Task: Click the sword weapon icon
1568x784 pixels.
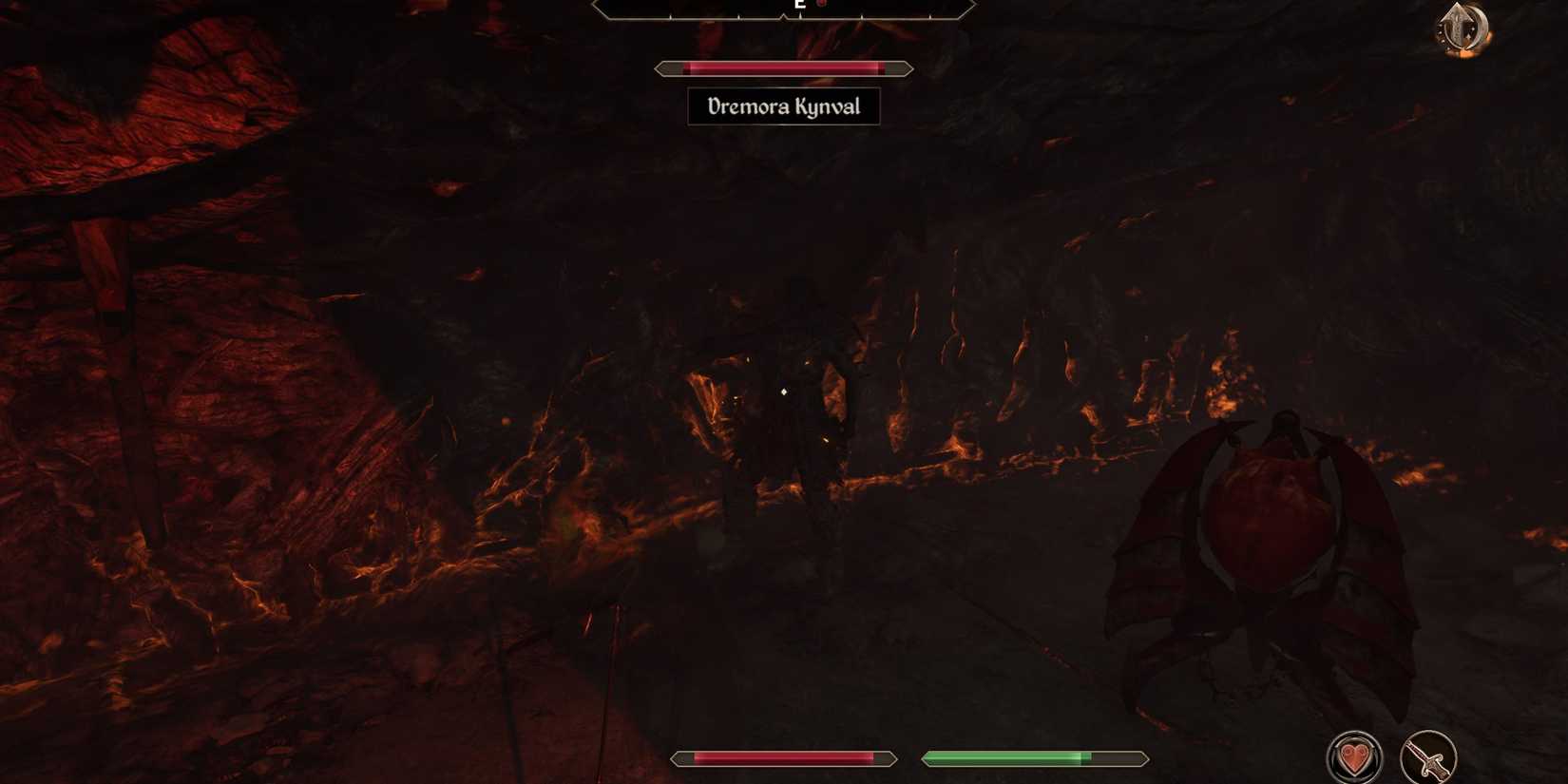Action: [1427, 757]
